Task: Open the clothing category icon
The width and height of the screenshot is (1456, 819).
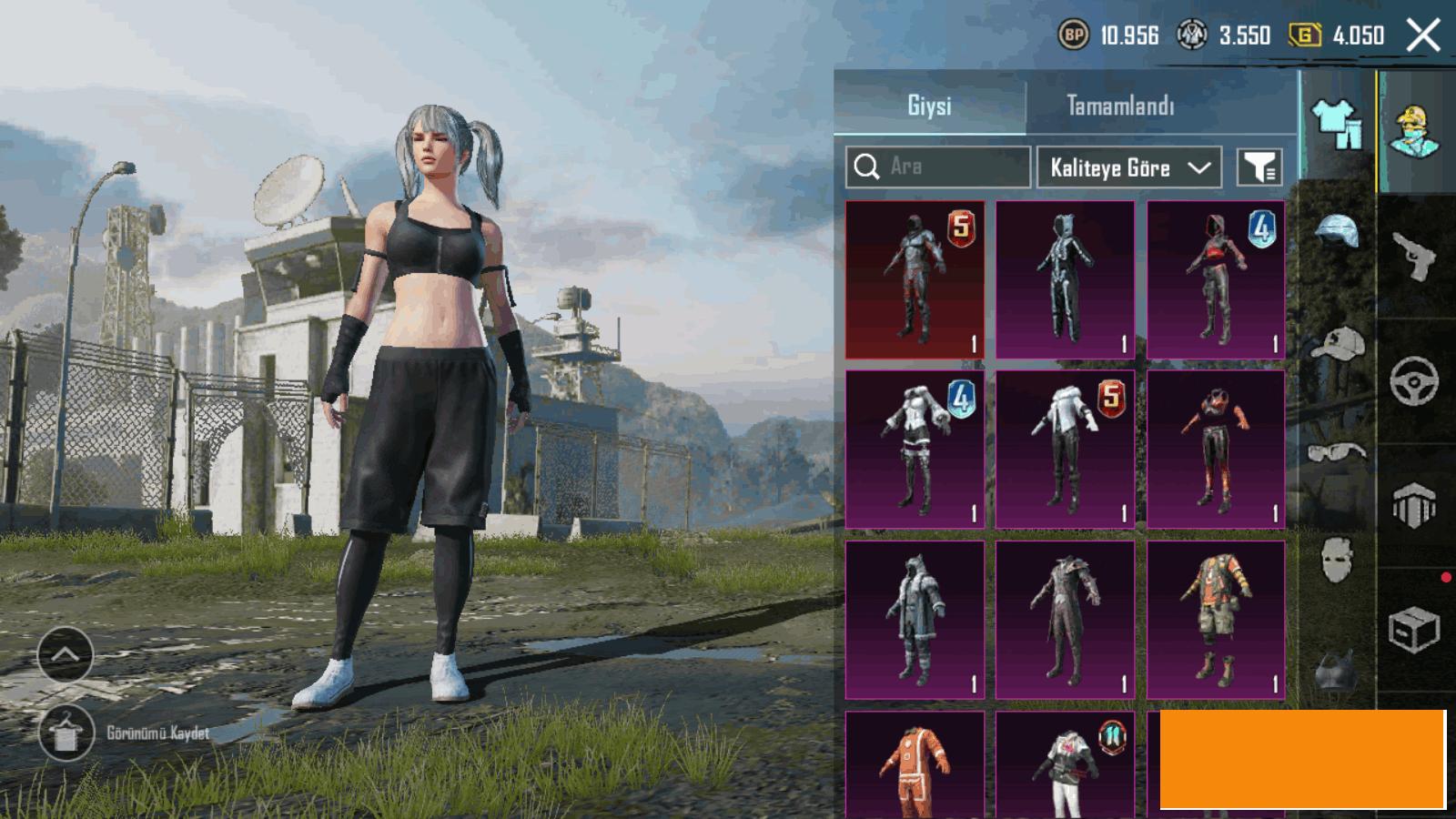Action: click(1336, 124)
